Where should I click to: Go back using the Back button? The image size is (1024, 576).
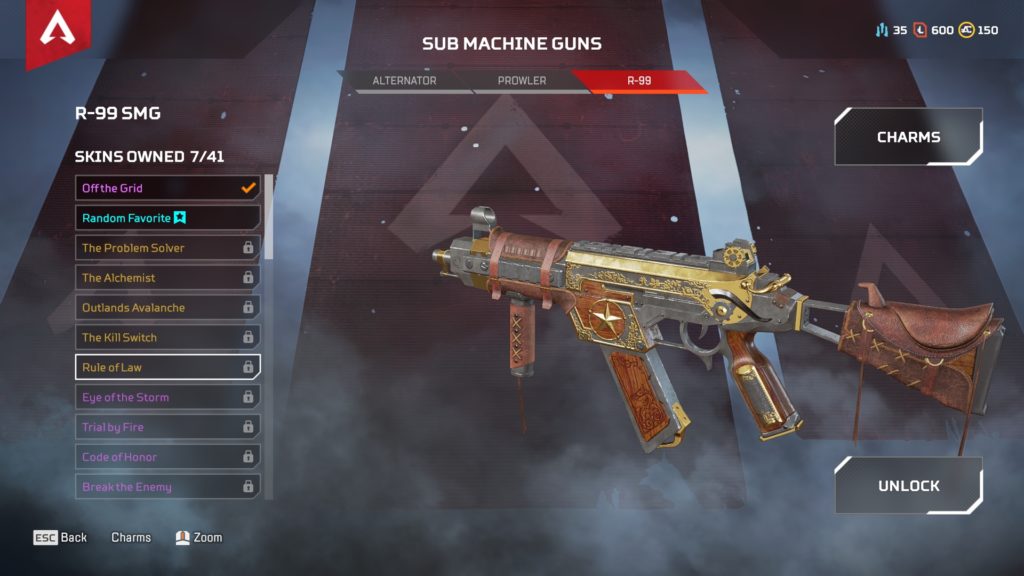61,538
